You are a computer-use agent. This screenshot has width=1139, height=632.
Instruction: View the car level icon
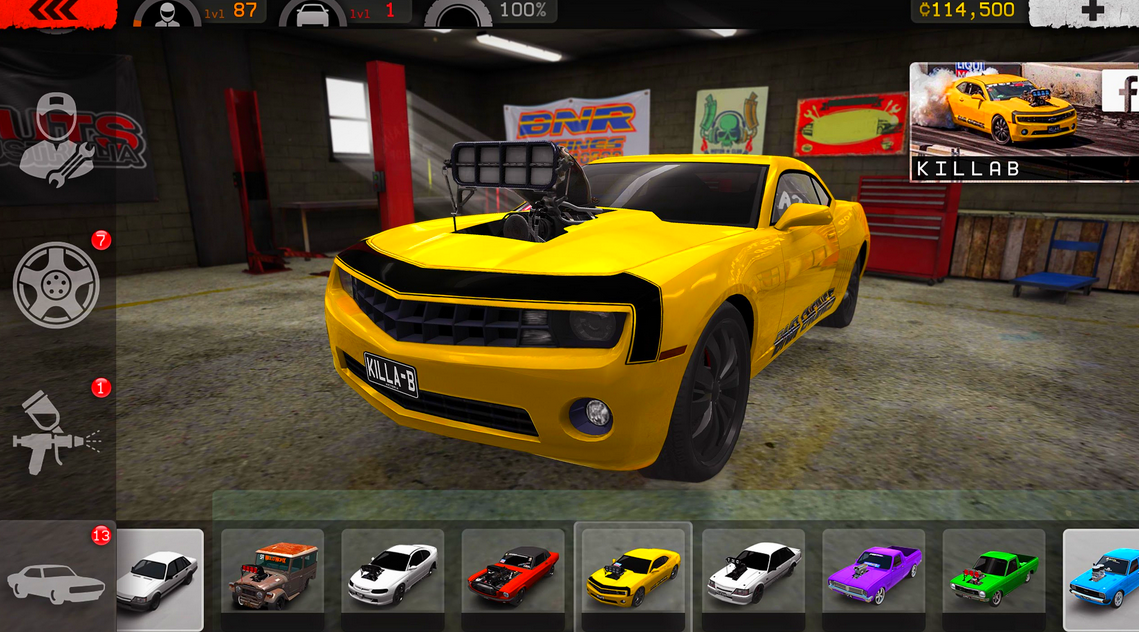(x=312, y=13)
